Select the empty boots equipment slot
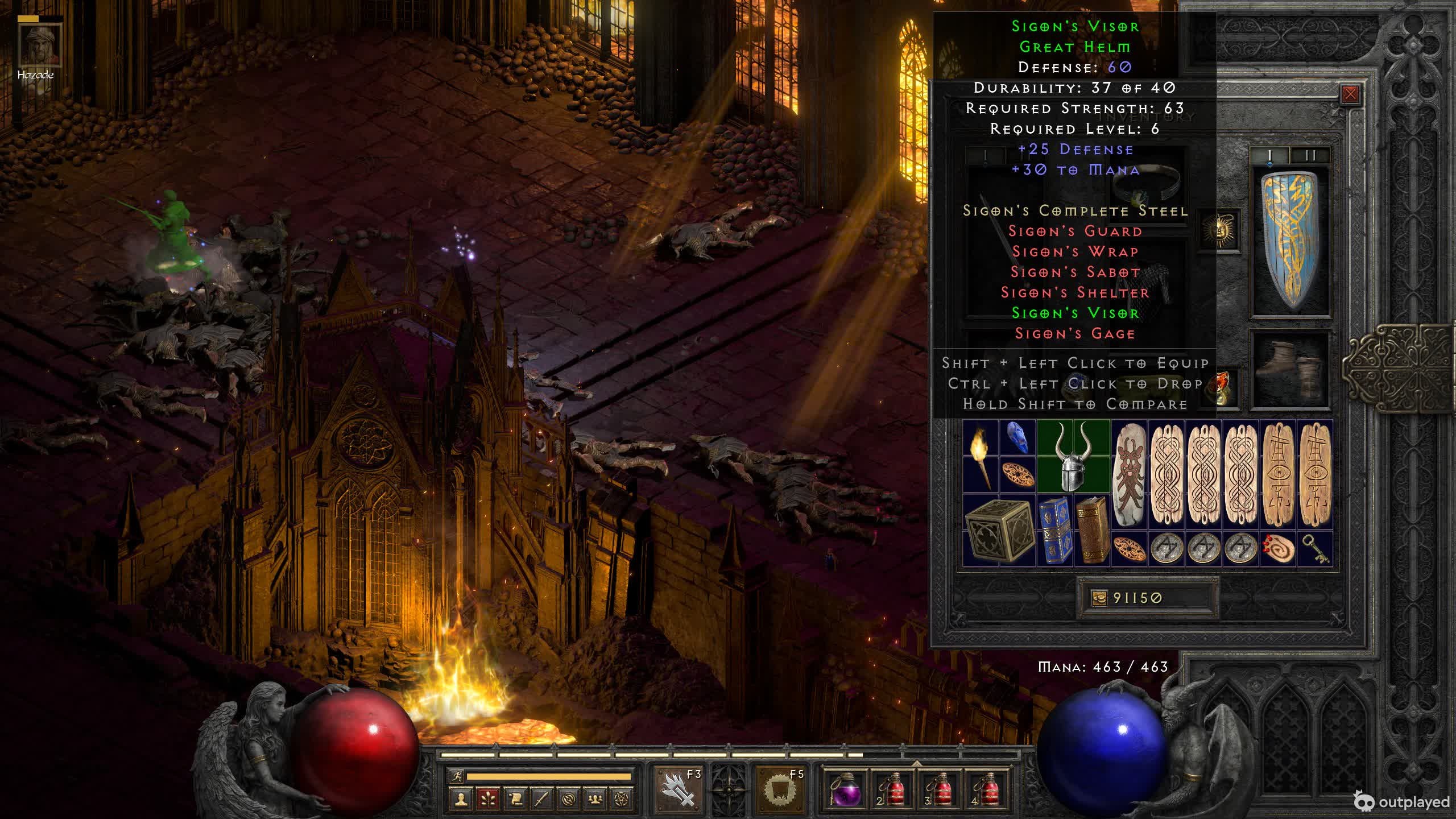This screenshot has height=819, width=1456. pos(1290,370)
